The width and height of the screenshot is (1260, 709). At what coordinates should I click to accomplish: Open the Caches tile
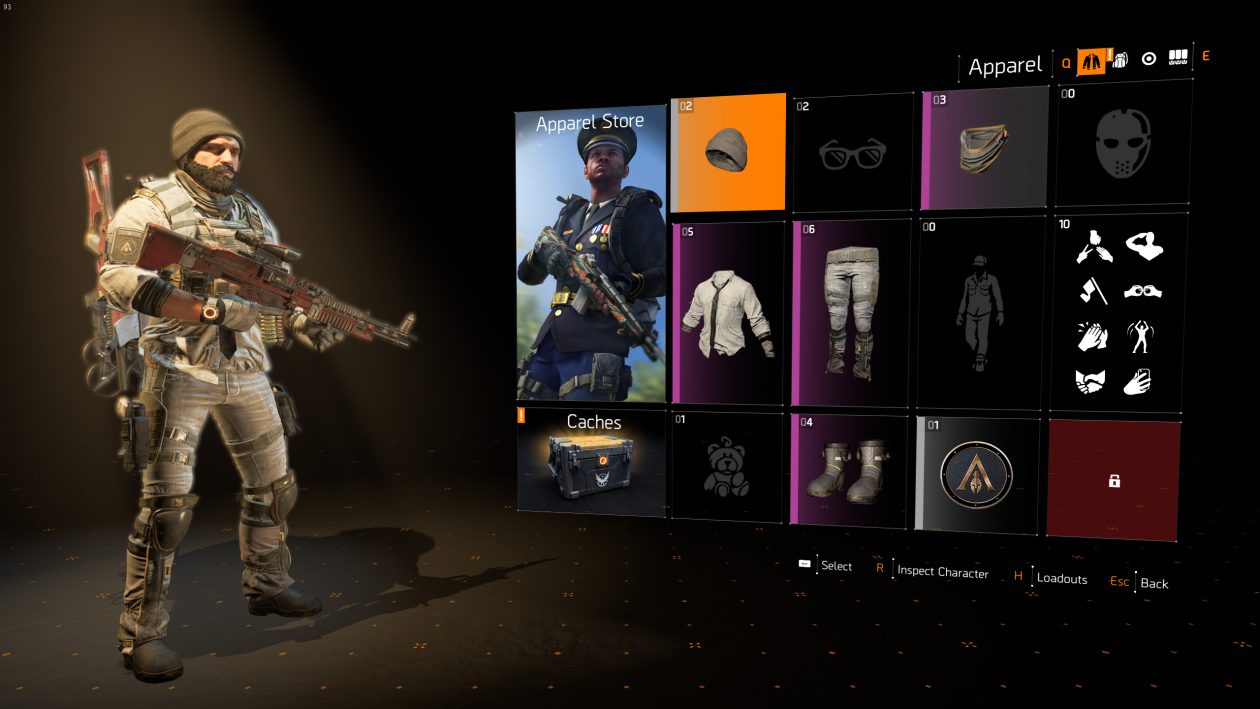point(593,462)
